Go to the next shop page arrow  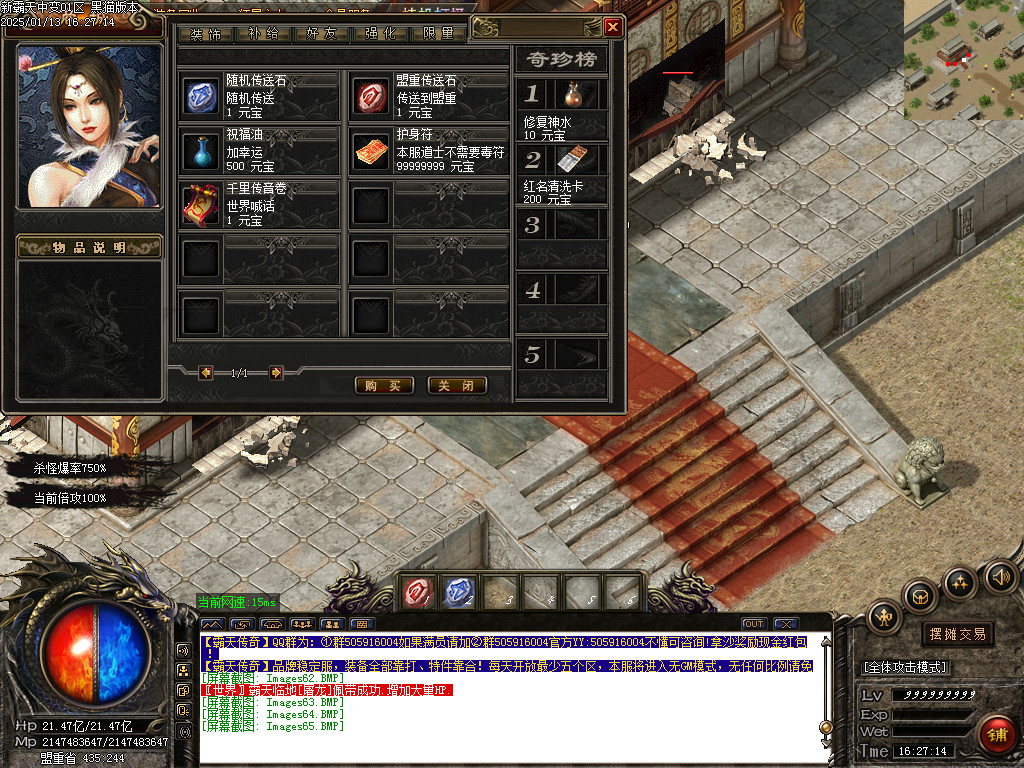[x=276, y=373]
